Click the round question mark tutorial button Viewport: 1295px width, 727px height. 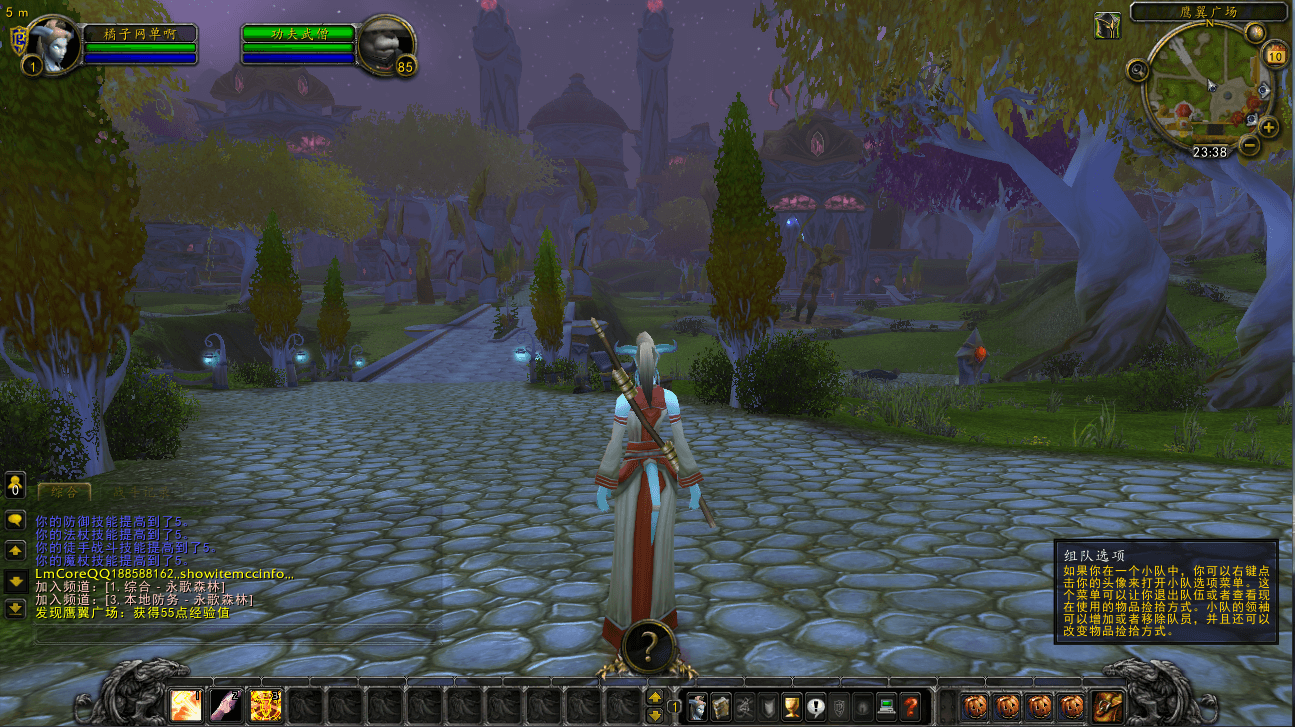(x=647, y=647)
